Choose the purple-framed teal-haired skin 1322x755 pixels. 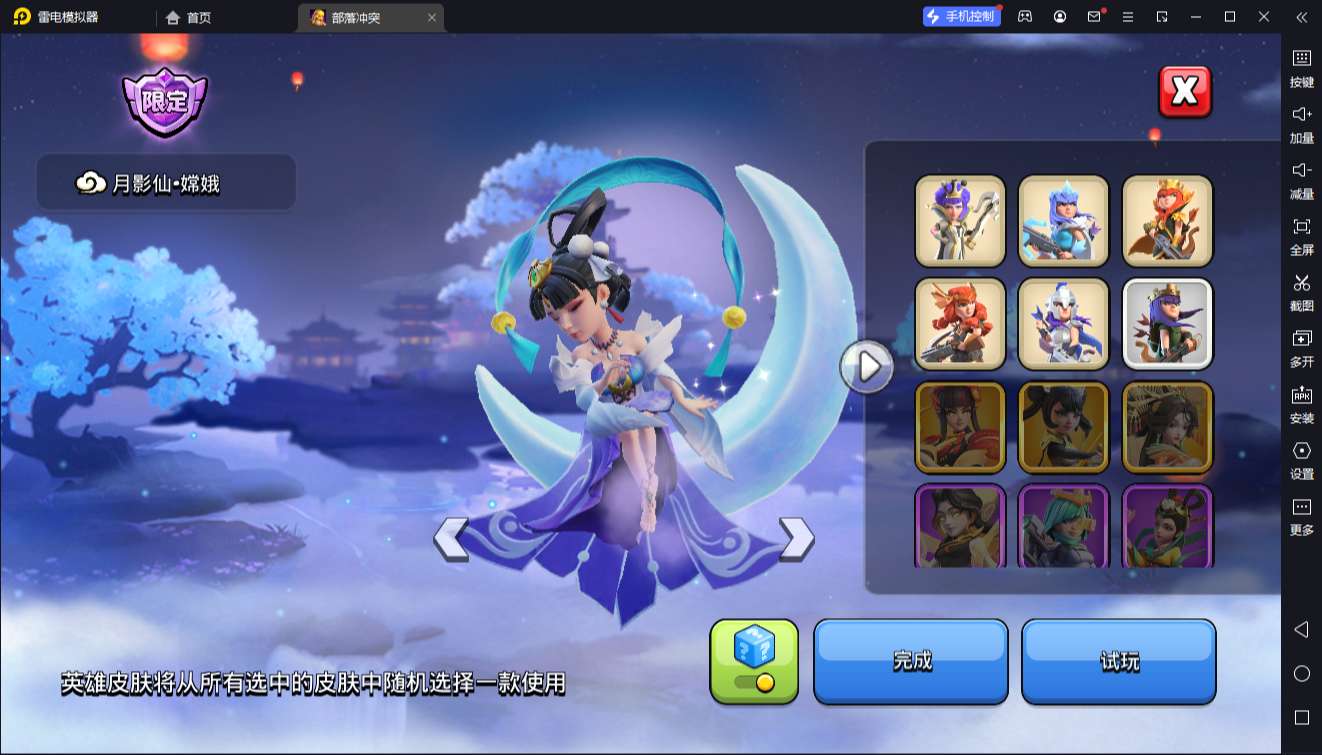pos(1064,526)
